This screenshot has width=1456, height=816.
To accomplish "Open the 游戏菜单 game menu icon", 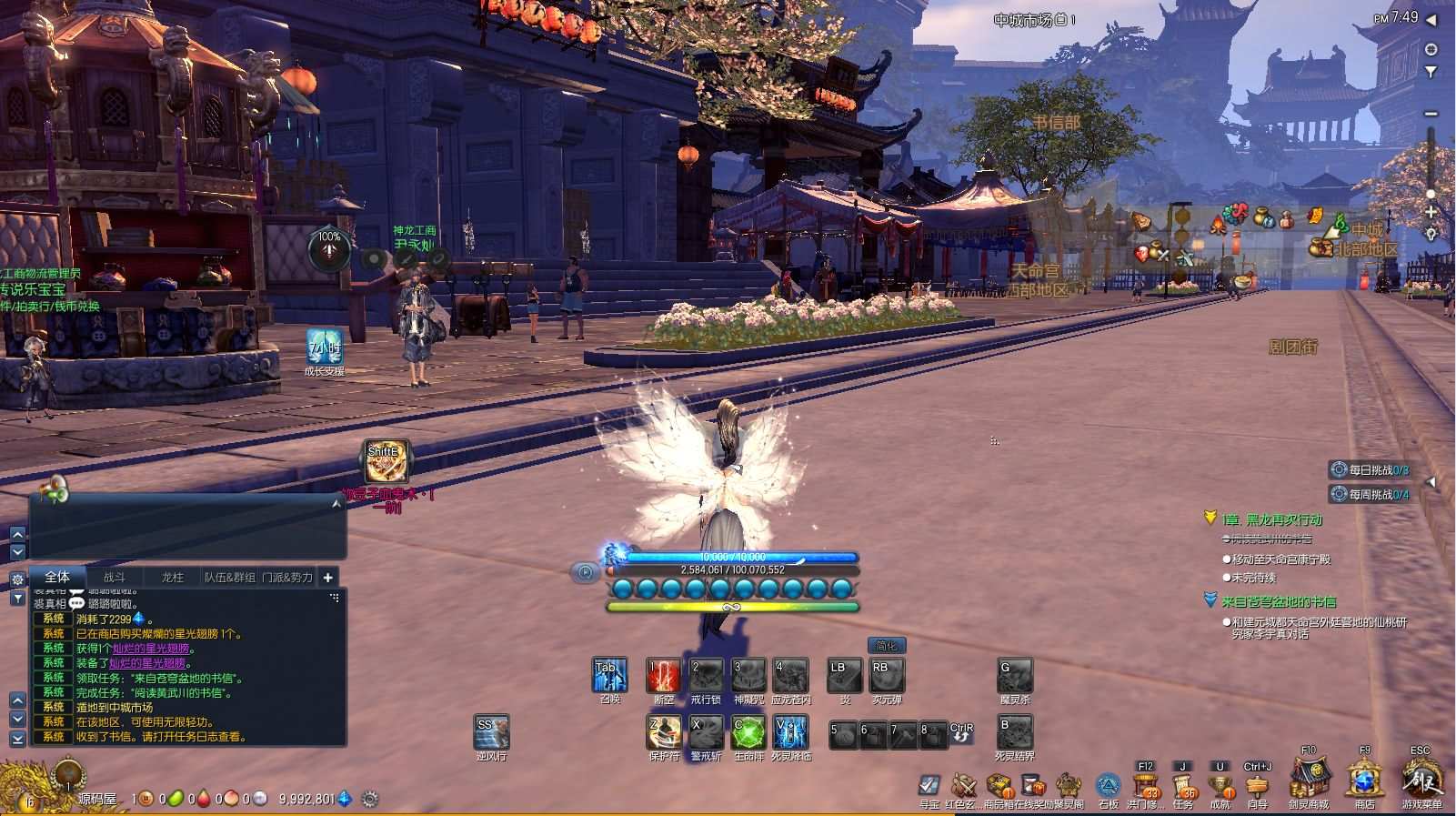I will point(1423,782).
